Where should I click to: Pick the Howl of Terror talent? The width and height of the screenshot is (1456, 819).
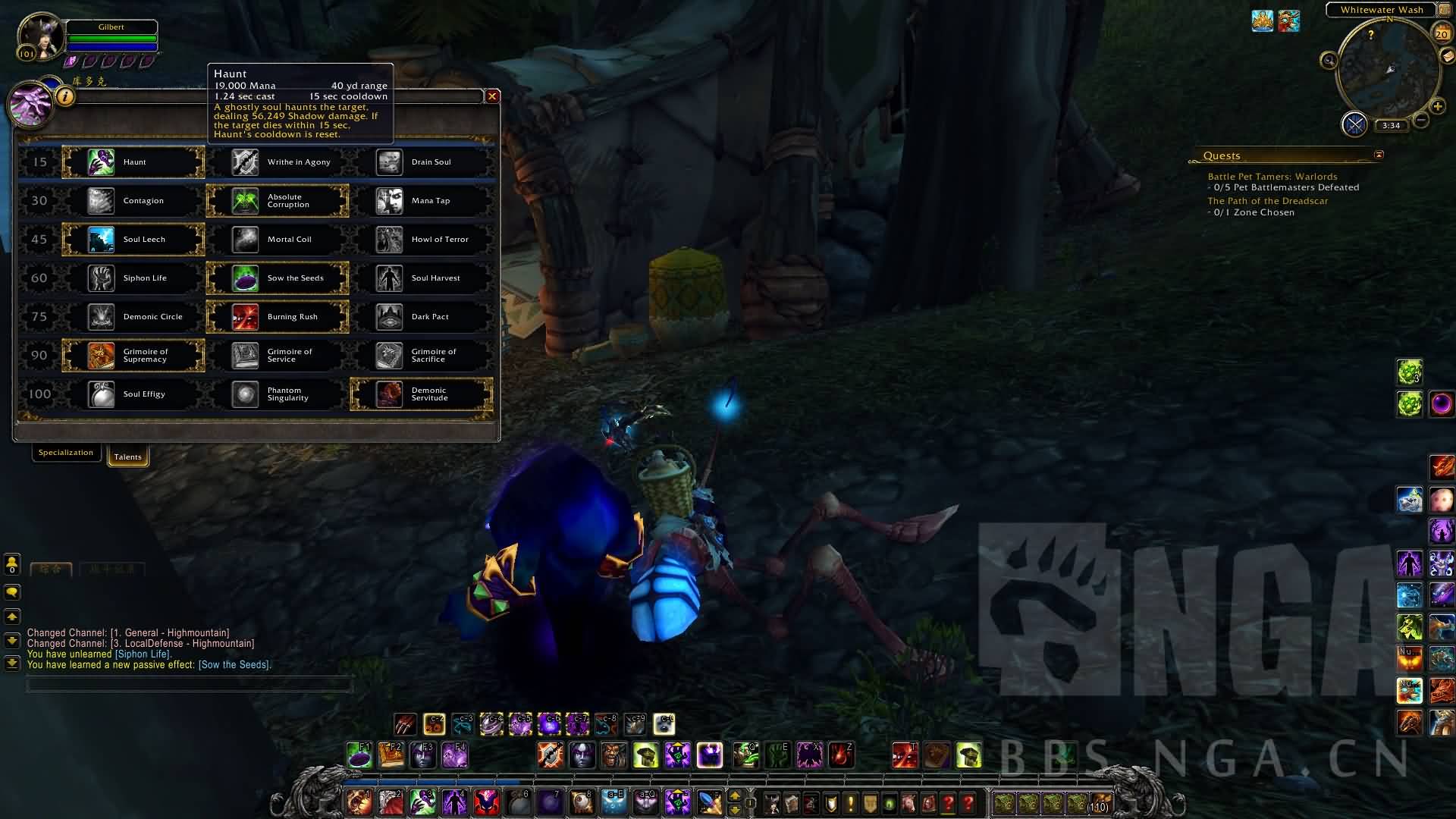(x=422, y=240)
